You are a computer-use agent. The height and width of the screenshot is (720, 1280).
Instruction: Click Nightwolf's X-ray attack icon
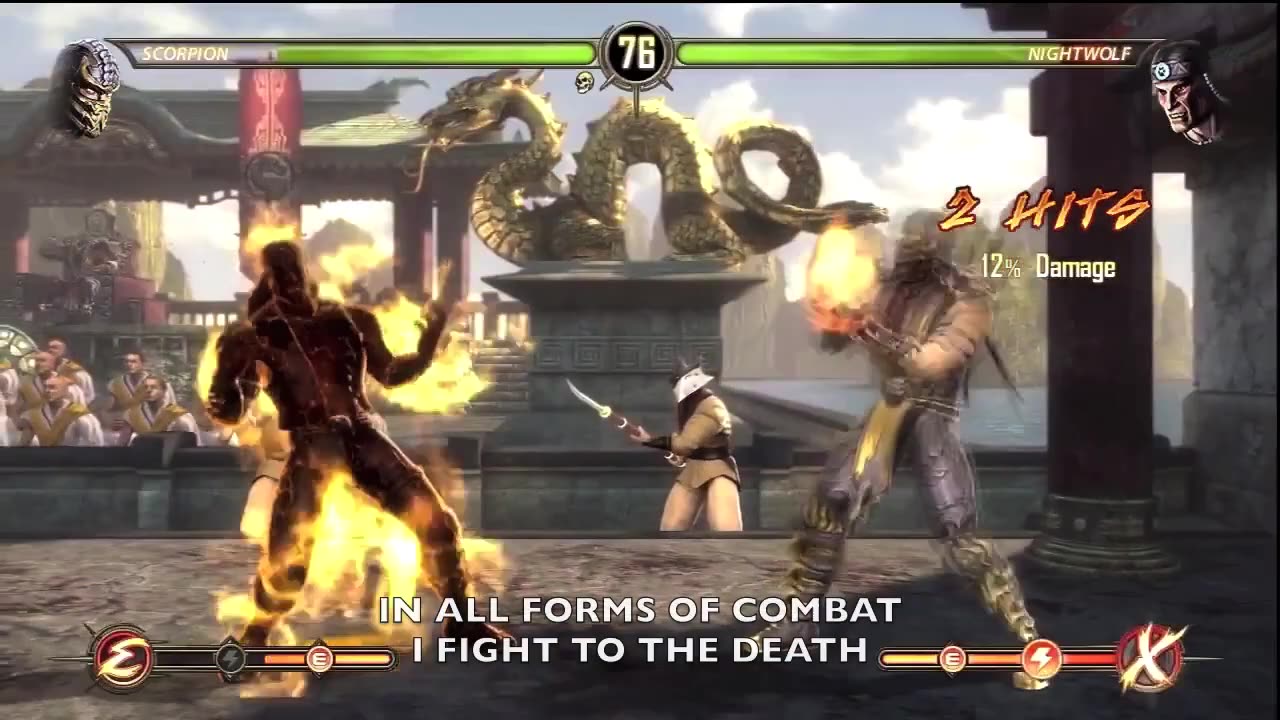click(1151, 659)
